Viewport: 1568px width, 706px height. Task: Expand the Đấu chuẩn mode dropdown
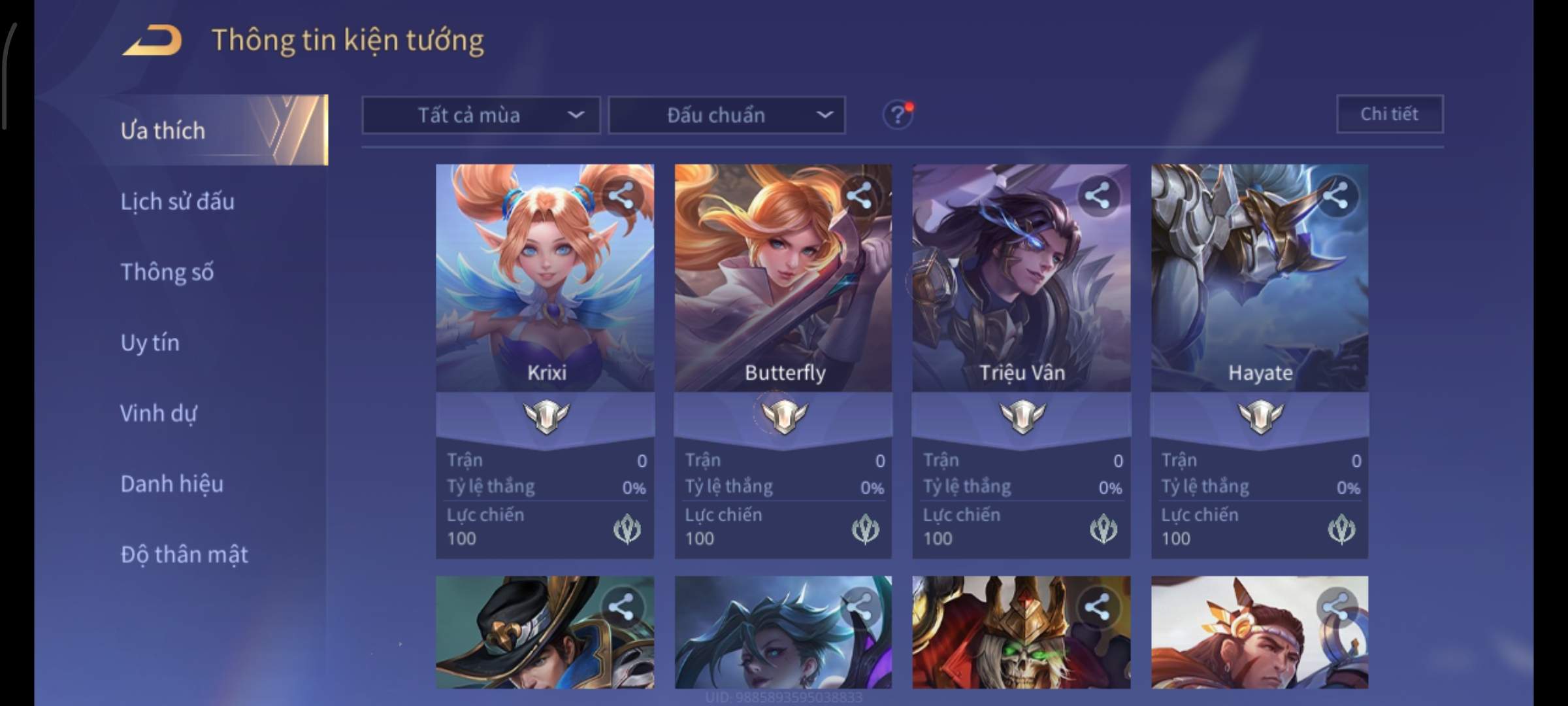[x=727, y=116]
